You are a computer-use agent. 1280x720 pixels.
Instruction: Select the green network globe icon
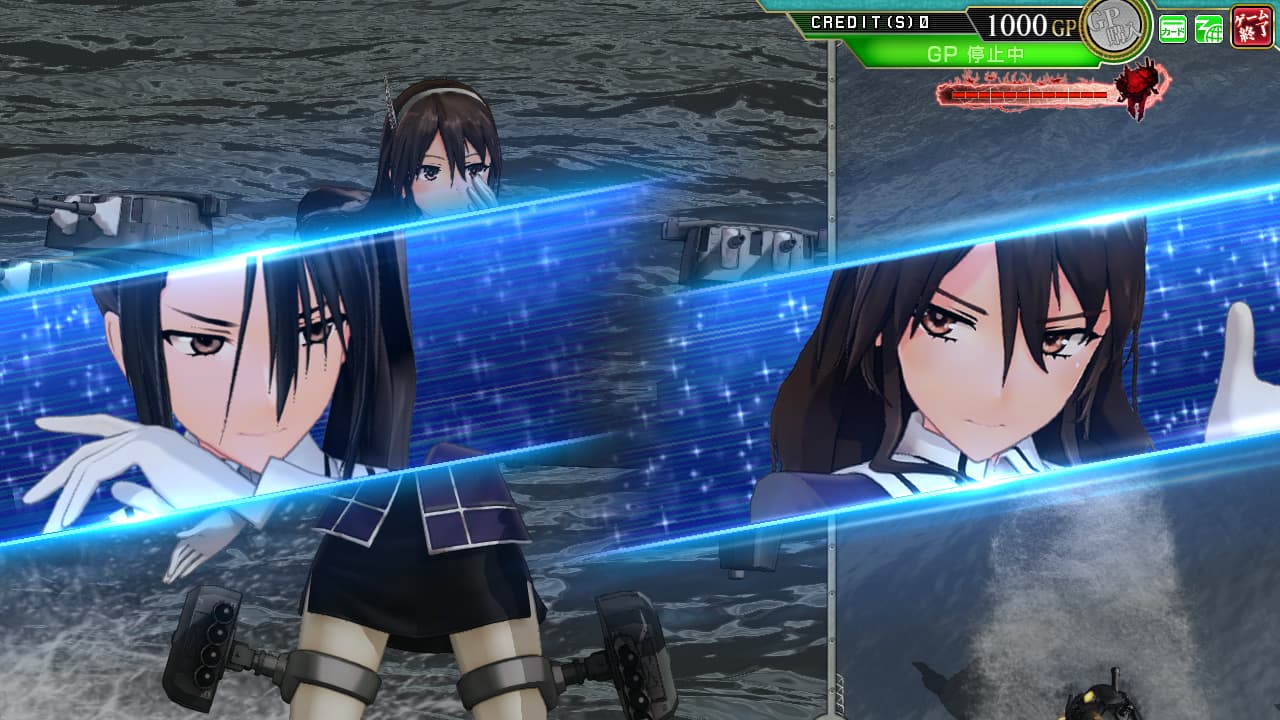tap(1209, 29)
